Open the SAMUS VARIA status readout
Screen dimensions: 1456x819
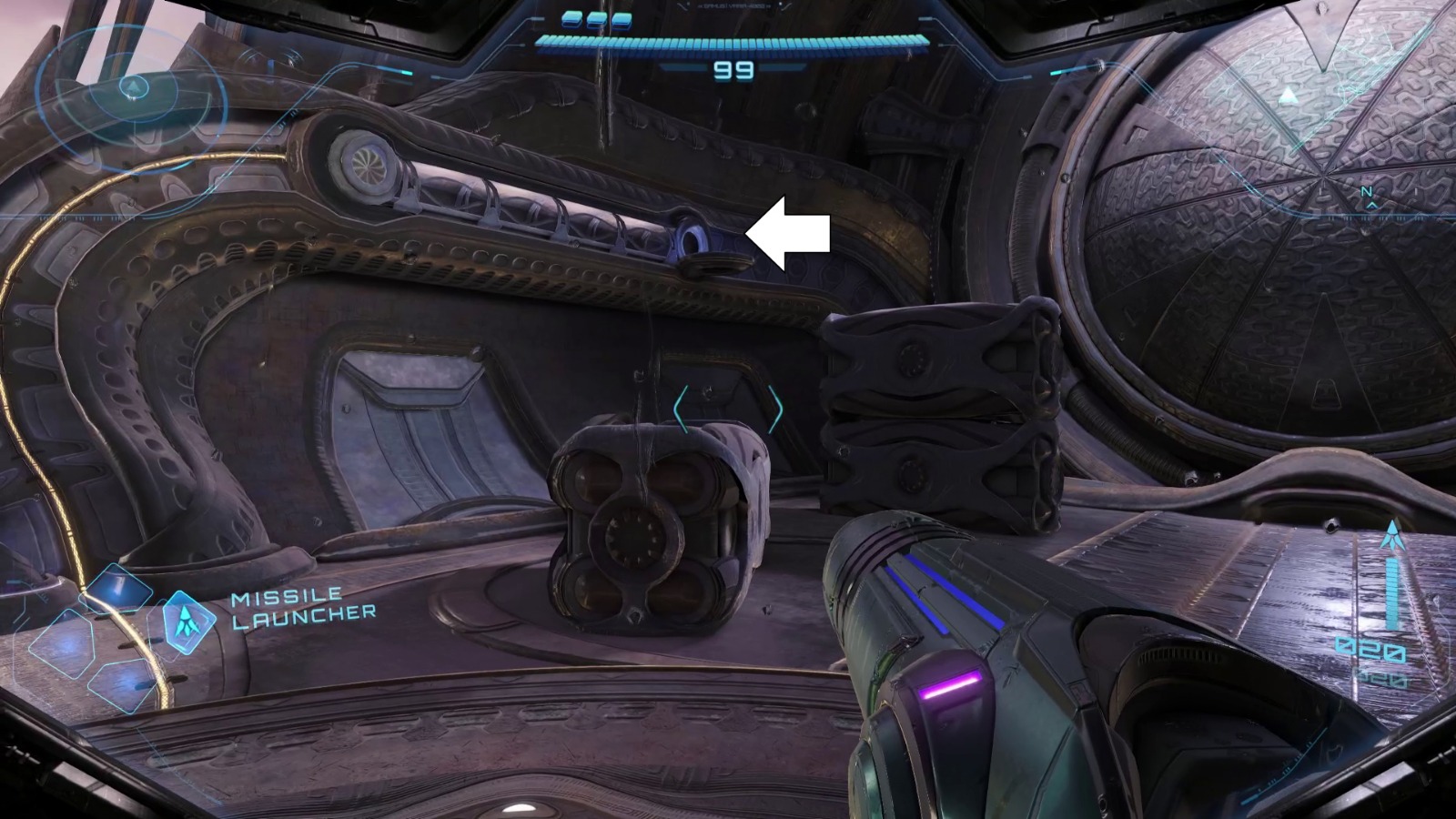pos(733,6)
